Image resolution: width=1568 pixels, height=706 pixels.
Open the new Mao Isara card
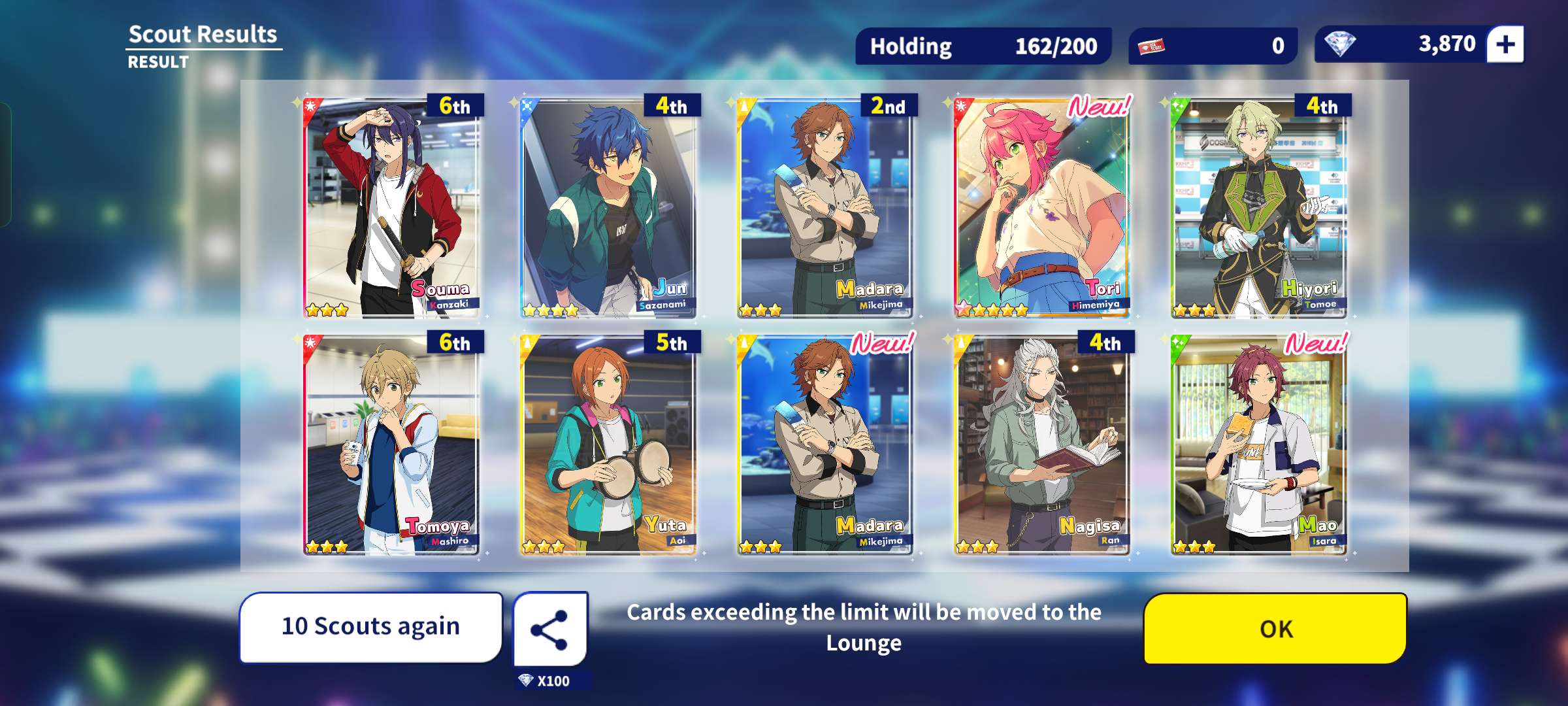[1259, 445]
